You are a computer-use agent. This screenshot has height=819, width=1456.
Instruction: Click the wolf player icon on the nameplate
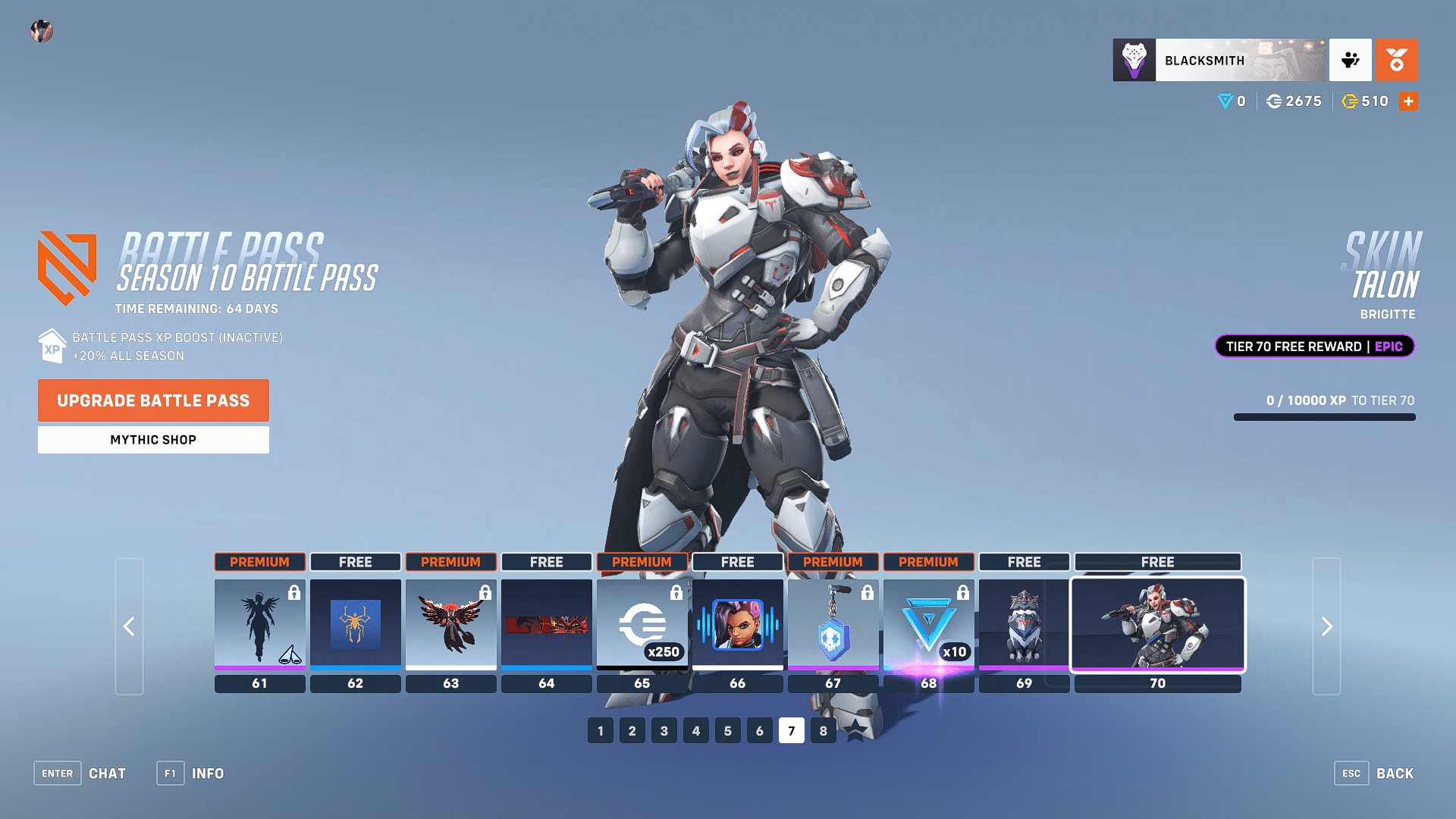coord(1134,60)
